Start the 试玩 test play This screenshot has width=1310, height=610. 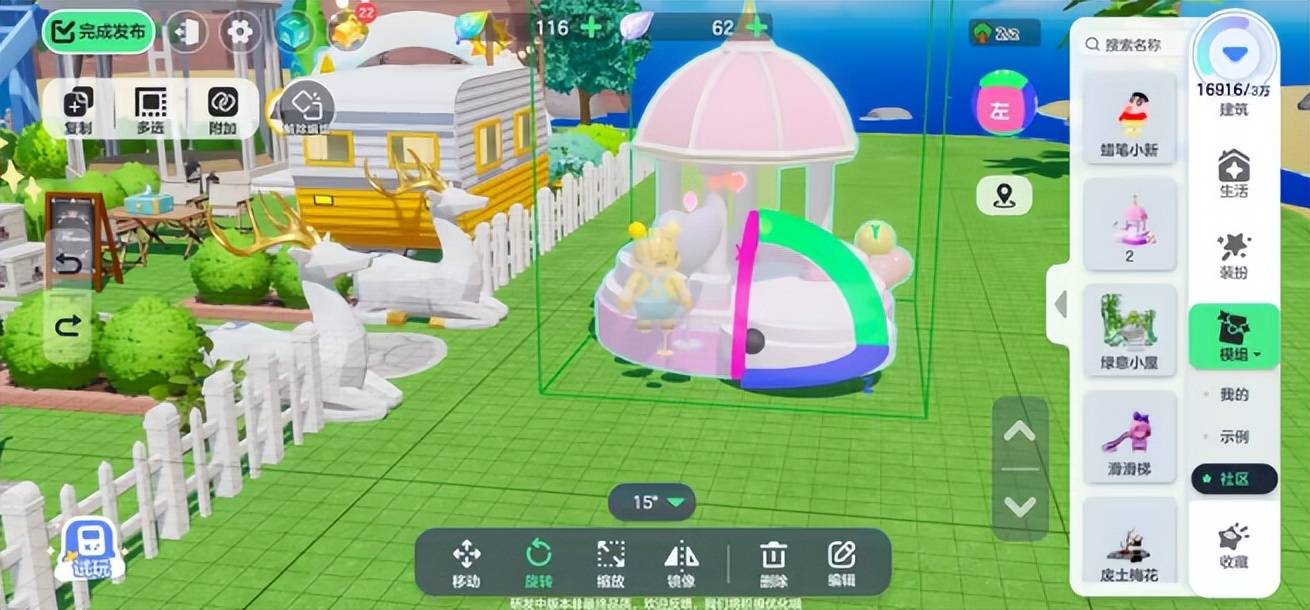point(90,551)
